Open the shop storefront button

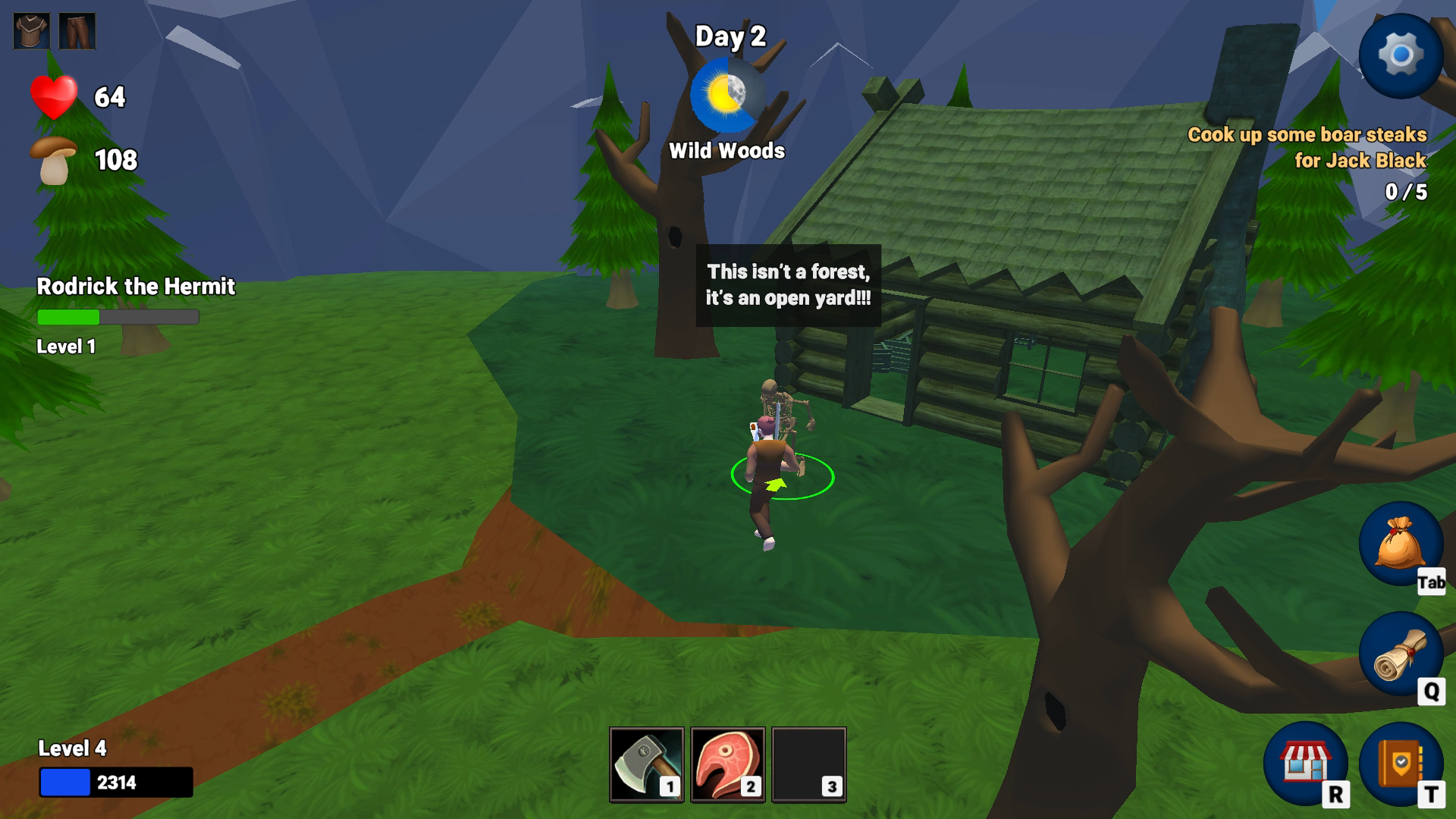tap(1305, 763)
